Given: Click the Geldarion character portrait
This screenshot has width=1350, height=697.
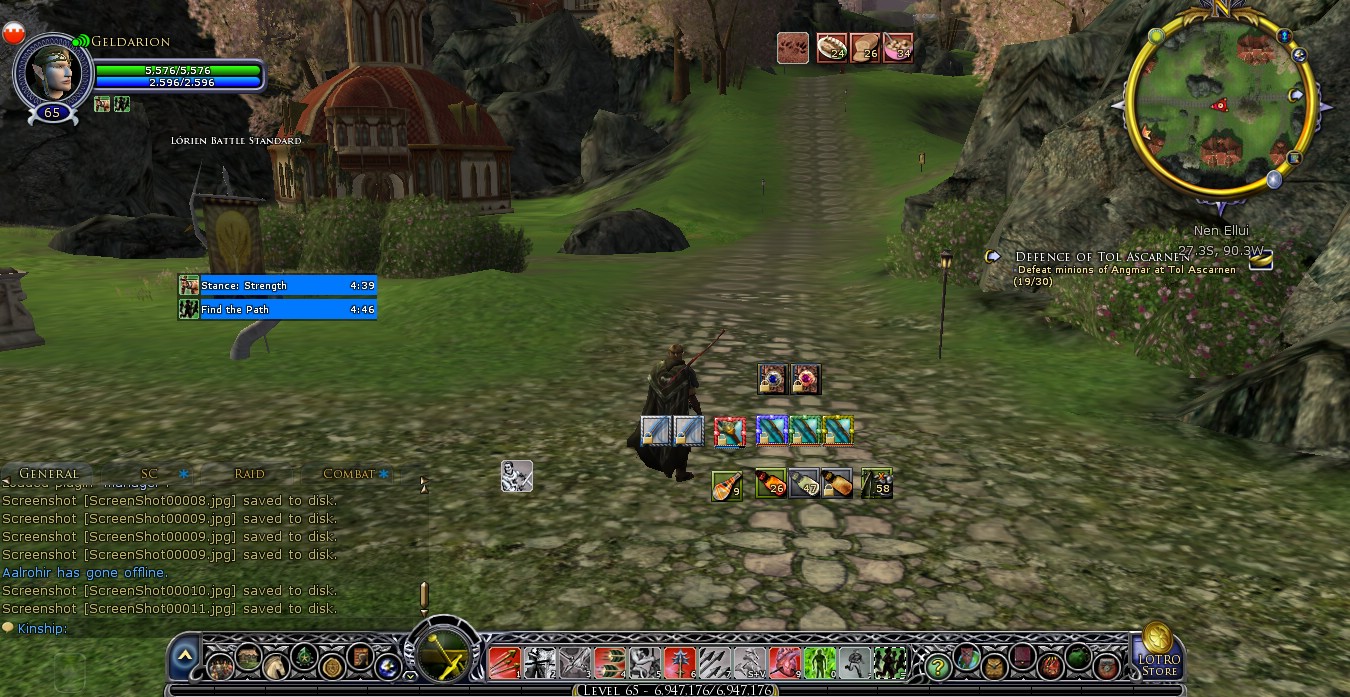Looking at the screenshot, I should click(x=51, y=70).
